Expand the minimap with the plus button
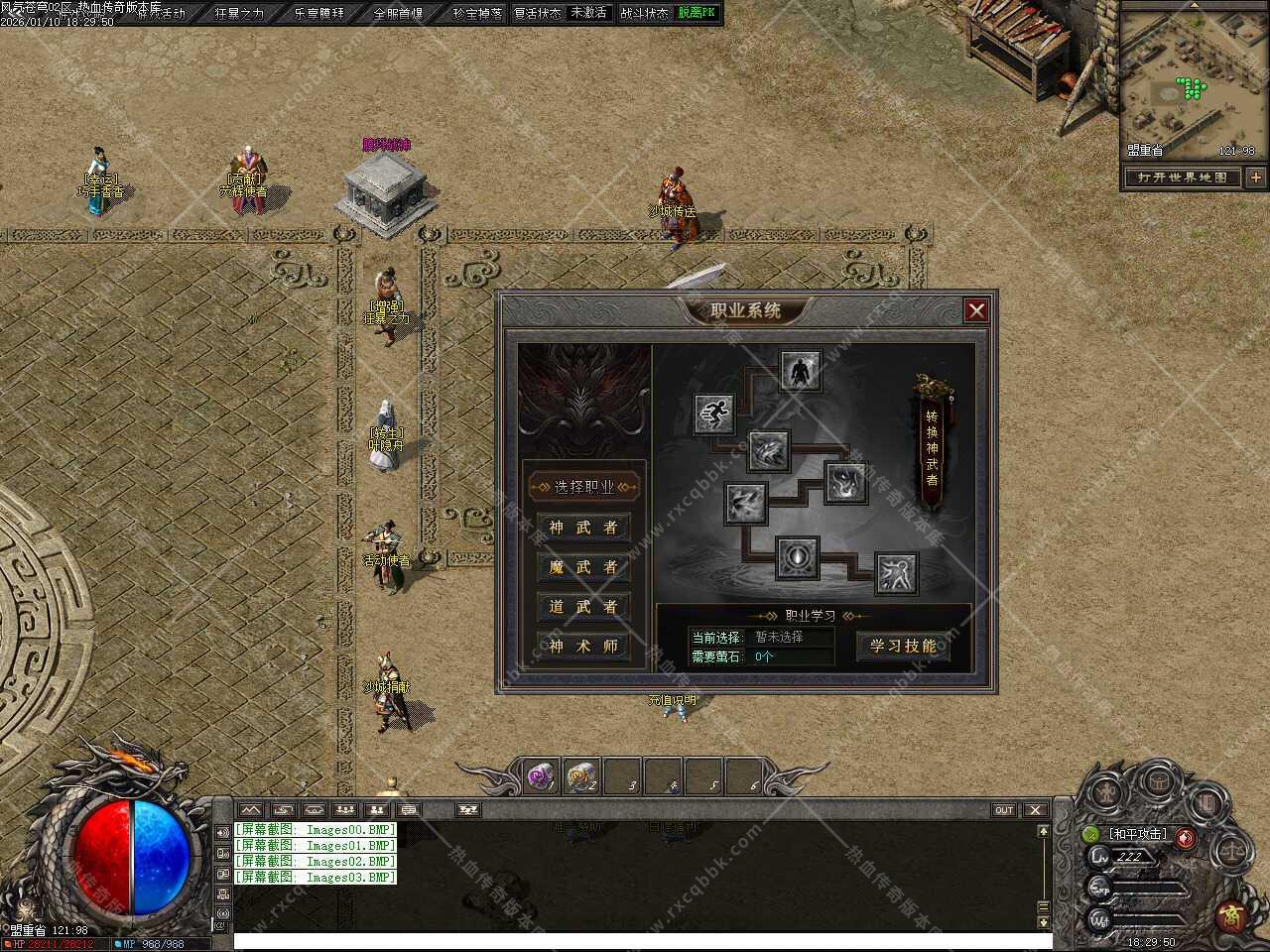 [x=1256, y=178]
